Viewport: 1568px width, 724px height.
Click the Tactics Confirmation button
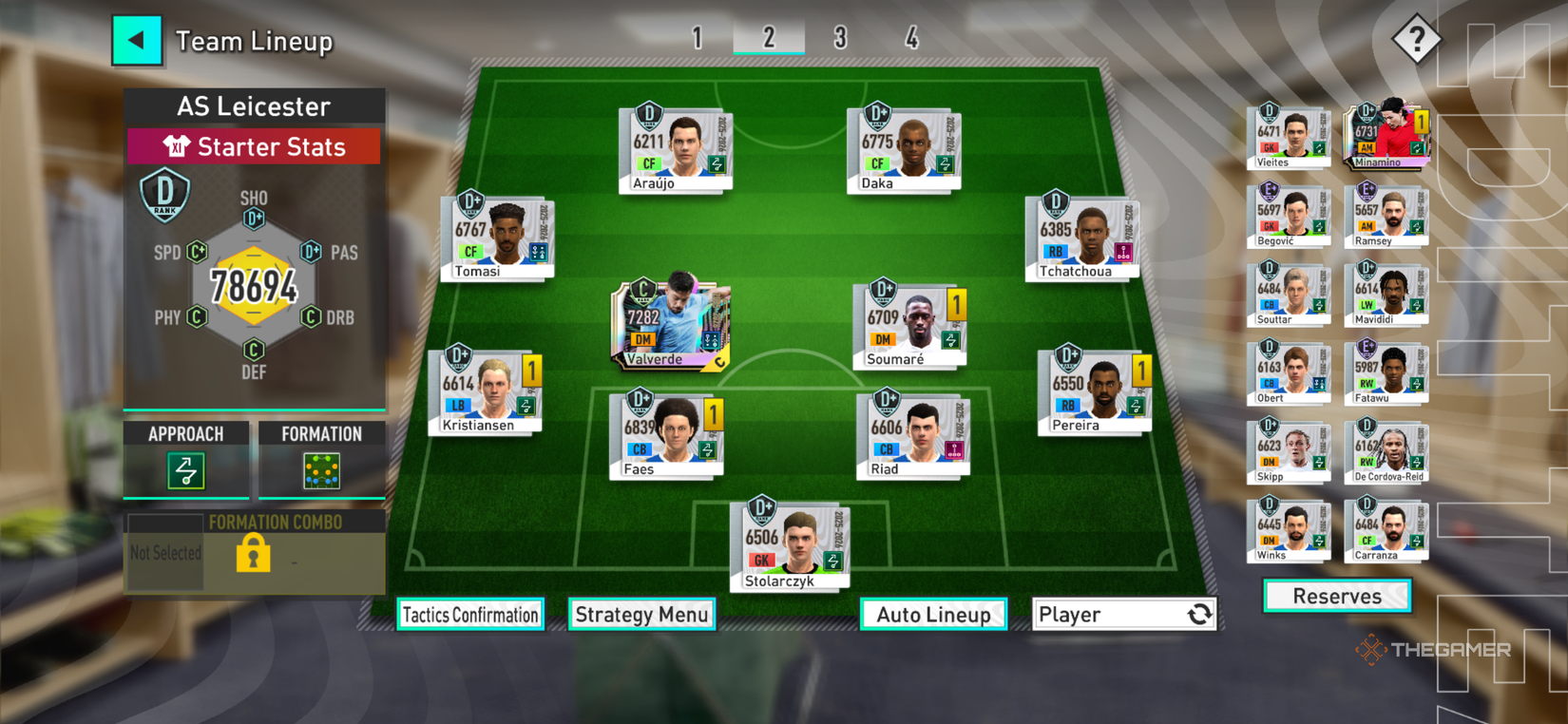pyautogui.click(x=470, y=615)
